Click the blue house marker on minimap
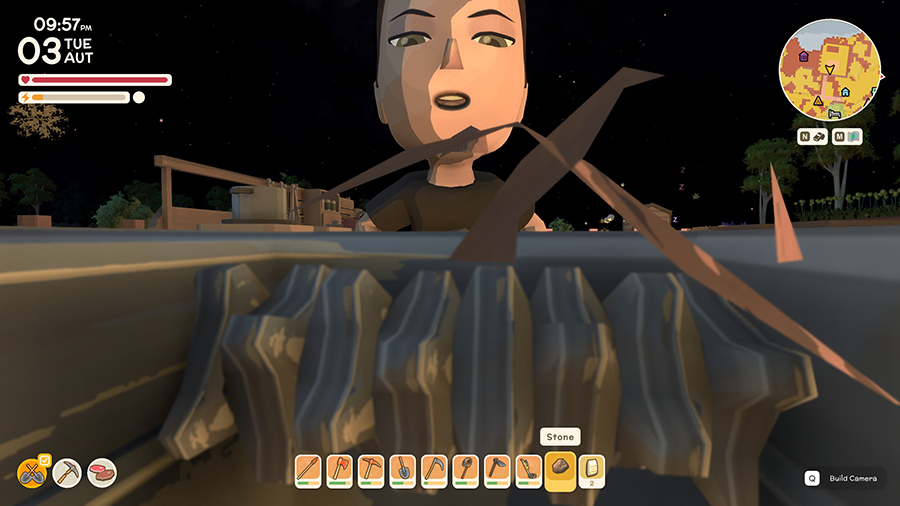 tap(845, 91)
